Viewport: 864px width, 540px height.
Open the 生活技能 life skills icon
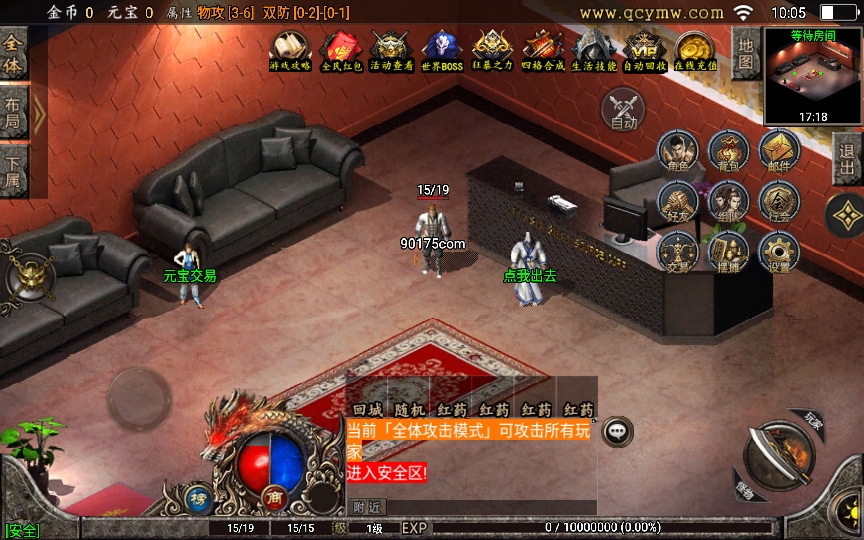tap(594, 49)
